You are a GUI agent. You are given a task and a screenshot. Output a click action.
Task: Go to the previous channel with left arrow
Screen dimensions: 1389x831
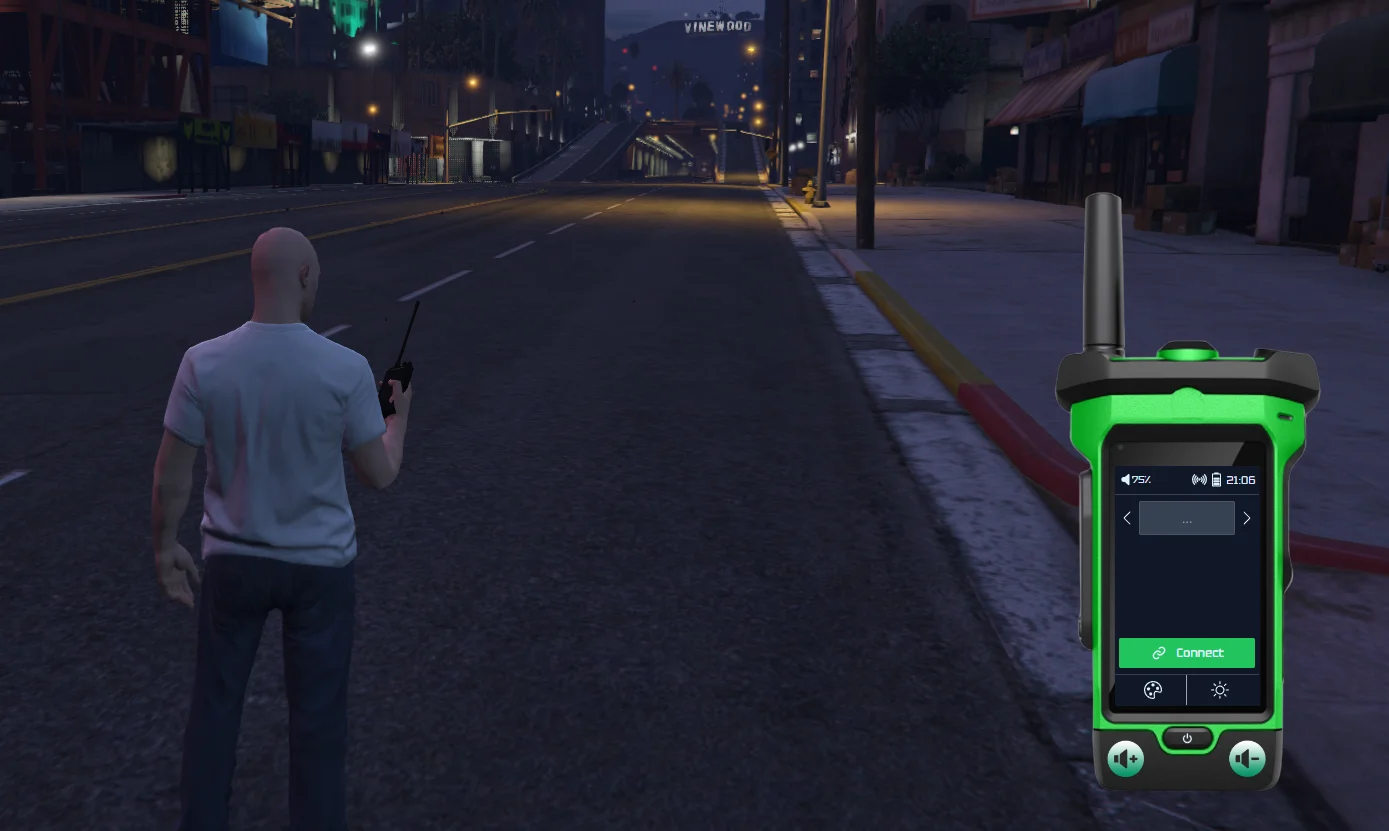(1127, 518)
